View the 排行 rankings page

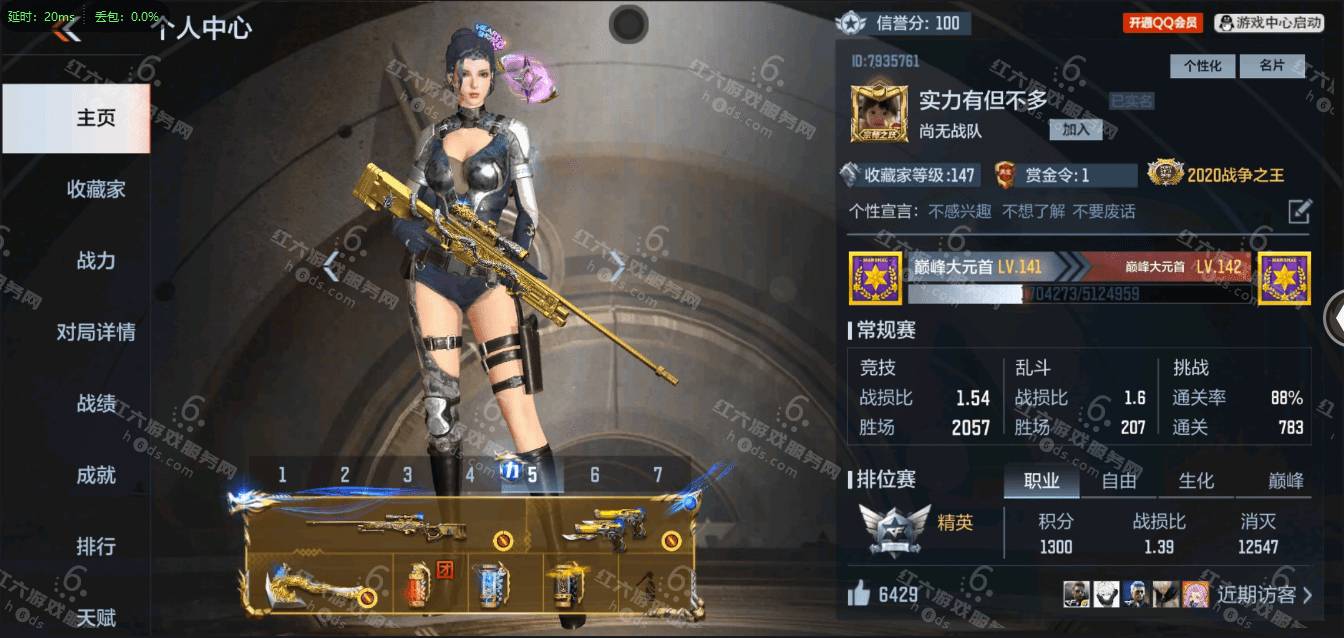(x=96, y=547)
